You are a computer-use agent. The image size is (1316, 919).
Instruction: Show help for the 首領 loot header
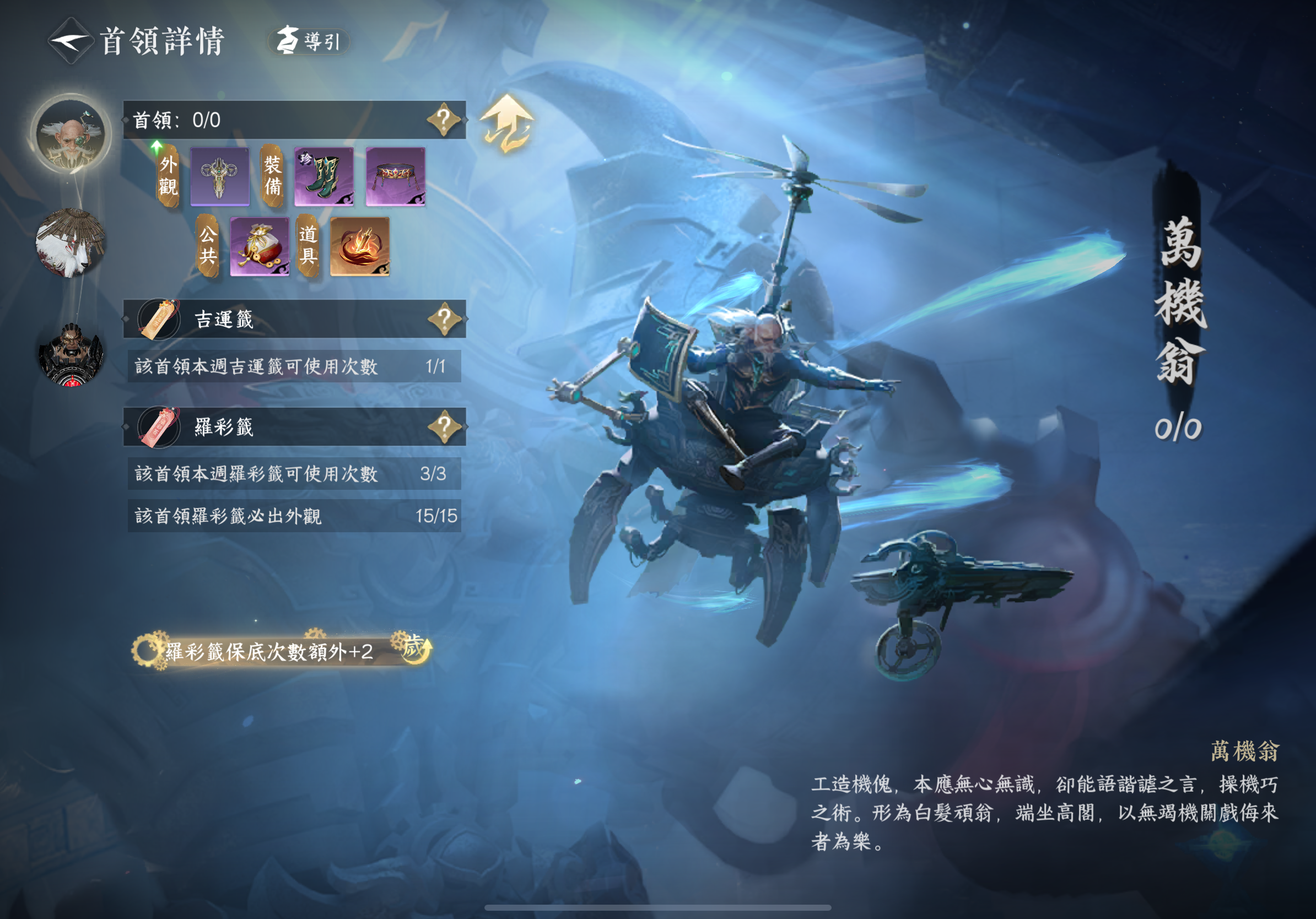click(444, 120)
